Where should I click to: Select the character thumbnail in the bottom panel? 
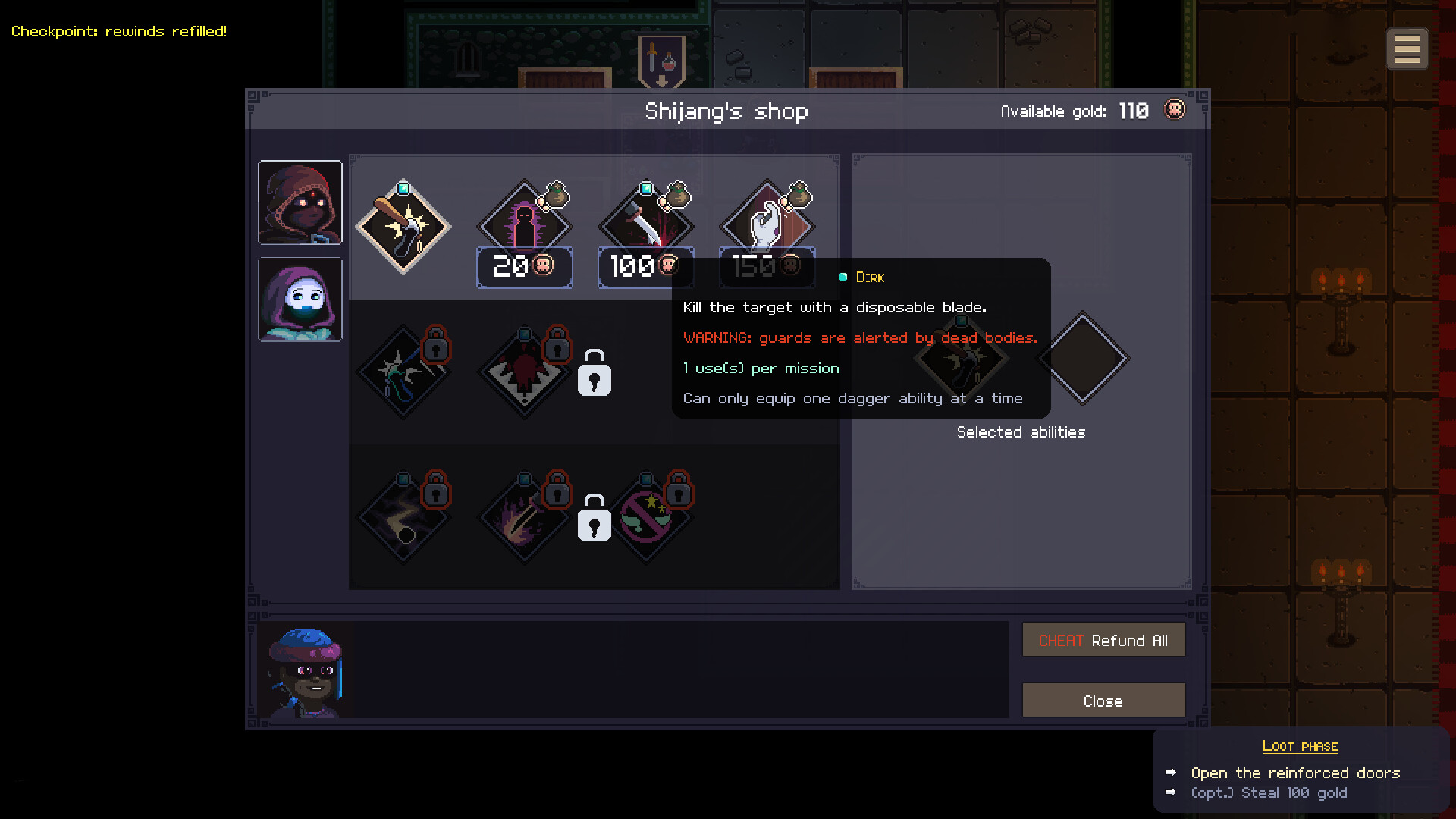point(306,670)
